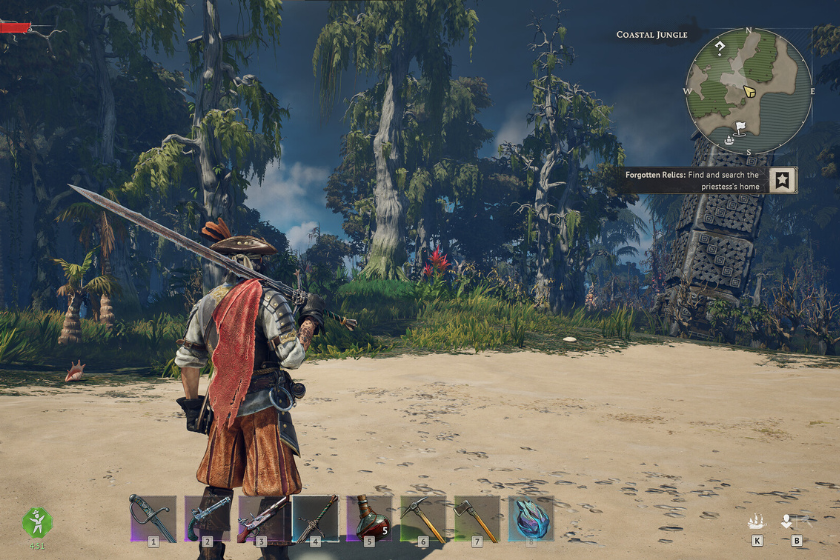The width and height of the screenshot is (840, 560).
Task: Choose the long musket in slot 3
Action: pos(261,517)
